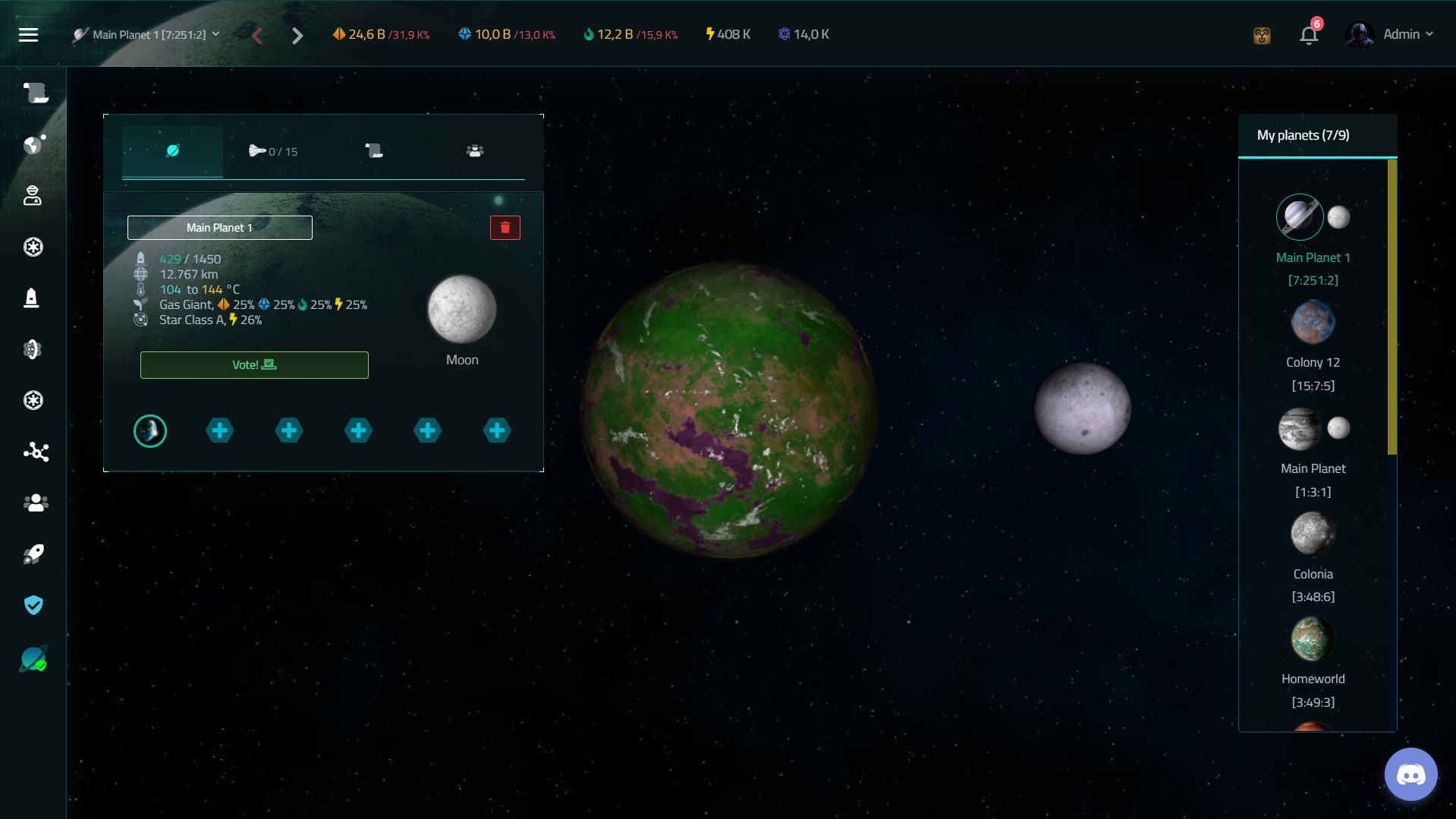Go to the next planet arrow
The width and height of the screenshot is (1456, 819).
297,36
